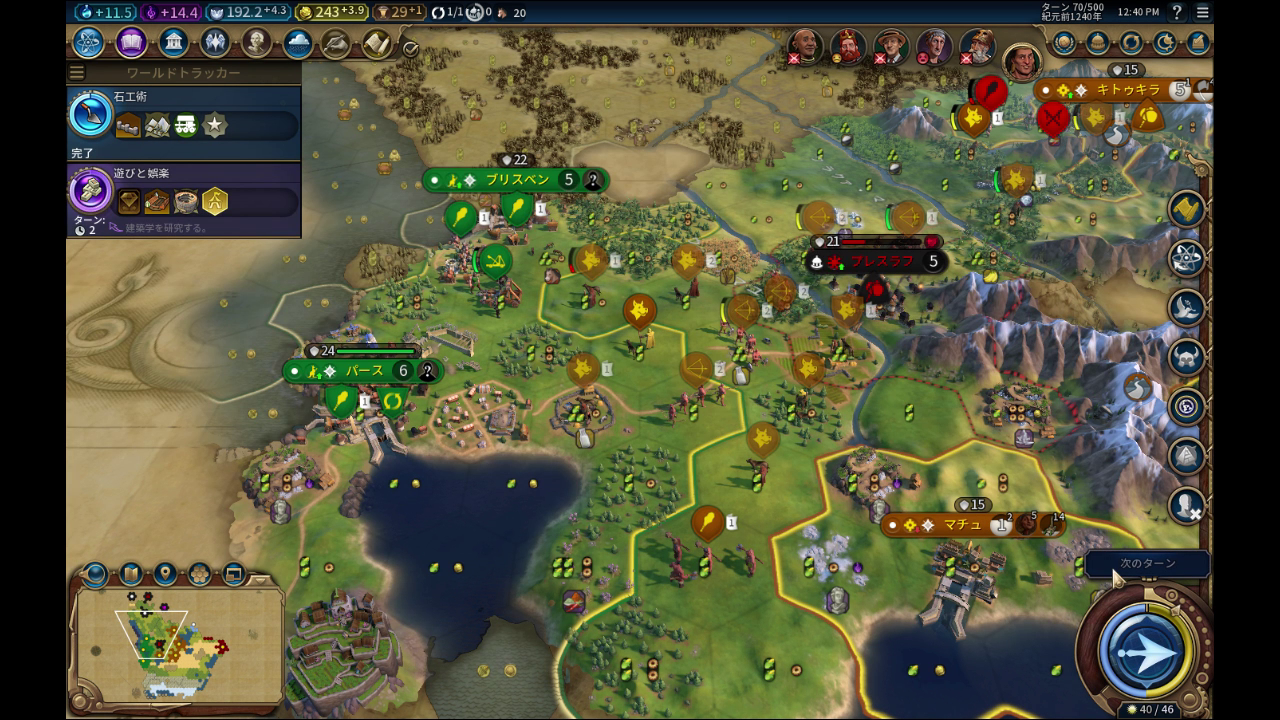Open the main game menu button
1280x720 pixels.
tap(1202, 12)
